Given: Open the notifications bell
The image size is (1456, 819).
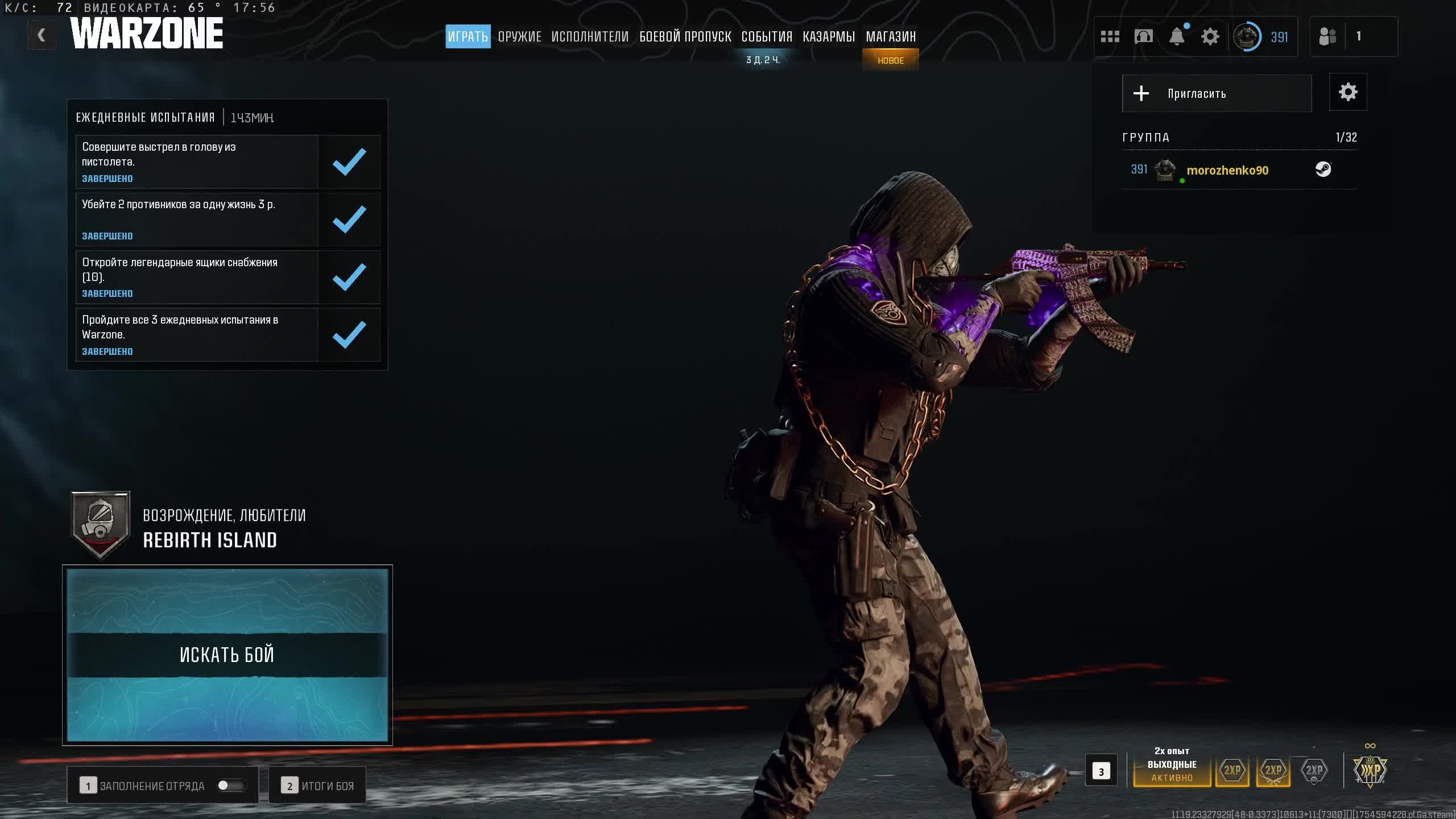Looking at the screenshot, I should pyautogui.click(x=1177, y=37).
